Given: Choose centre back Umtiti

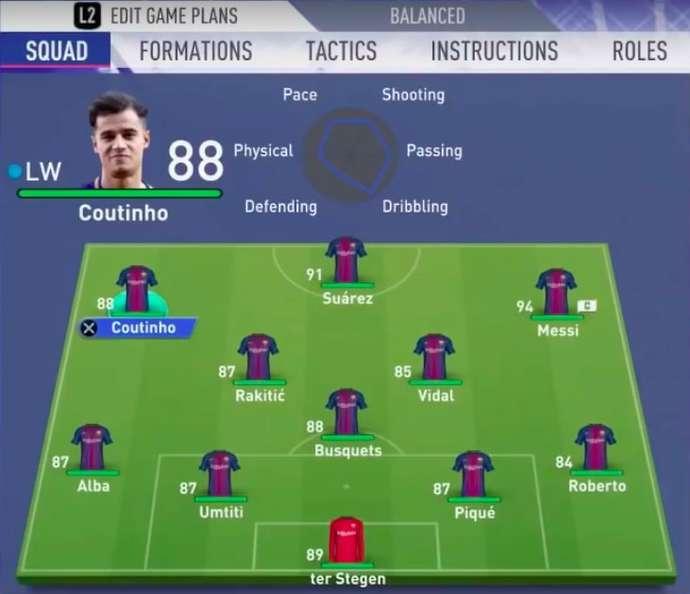Looking at the screenshot, I should 219,476.
